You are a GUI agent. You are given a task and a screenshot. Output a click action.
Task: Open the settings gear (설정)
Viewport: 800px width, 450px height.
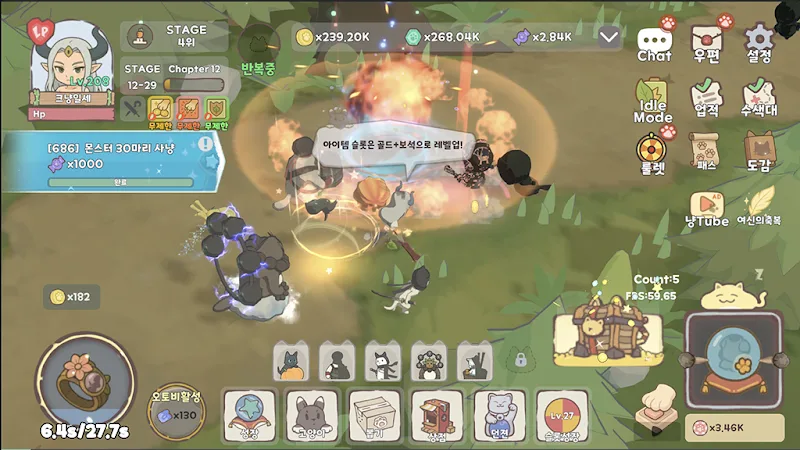tap(760, 43)
